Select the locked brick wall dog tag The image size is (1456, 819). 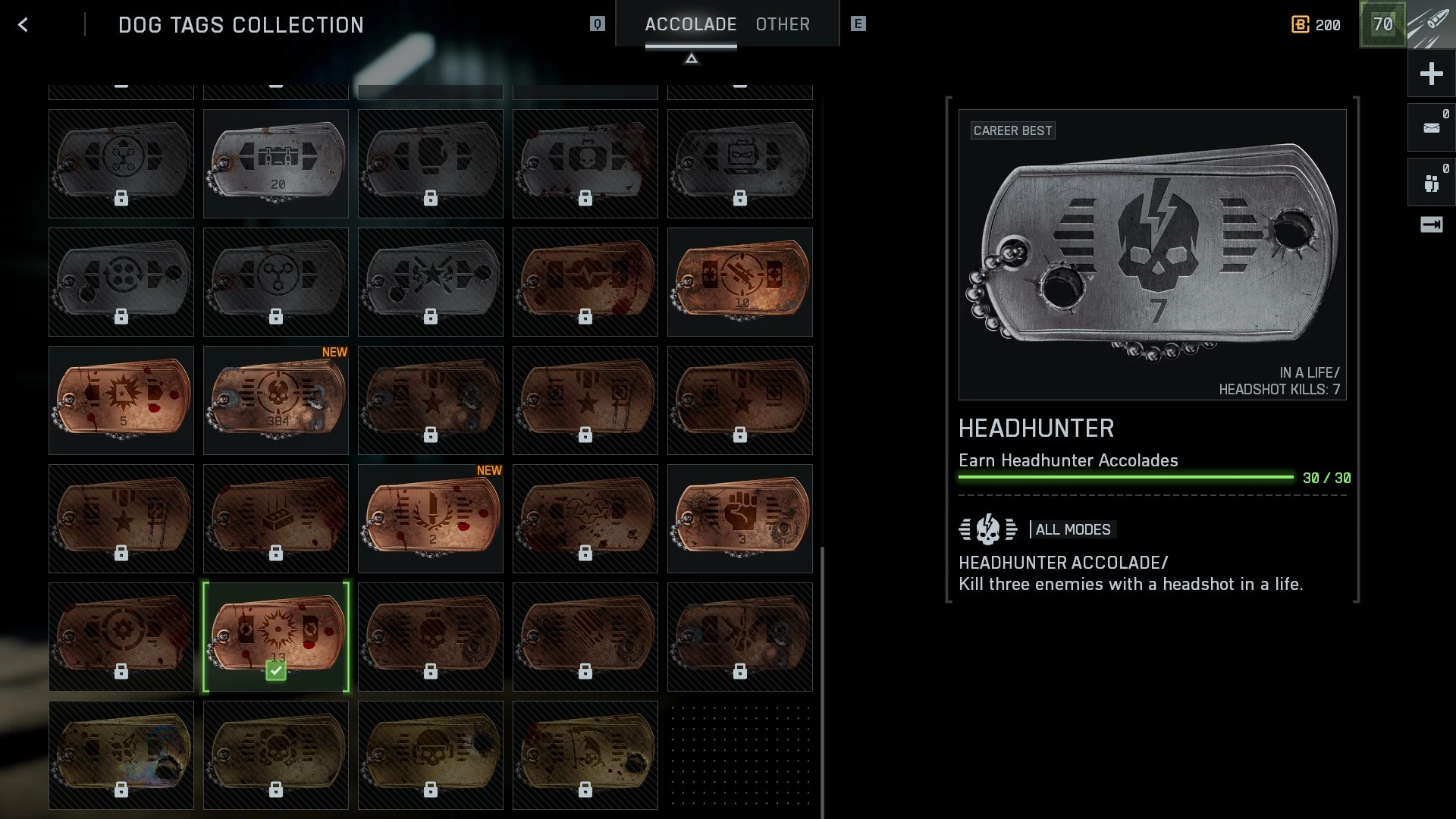click(x=276, y=518)
